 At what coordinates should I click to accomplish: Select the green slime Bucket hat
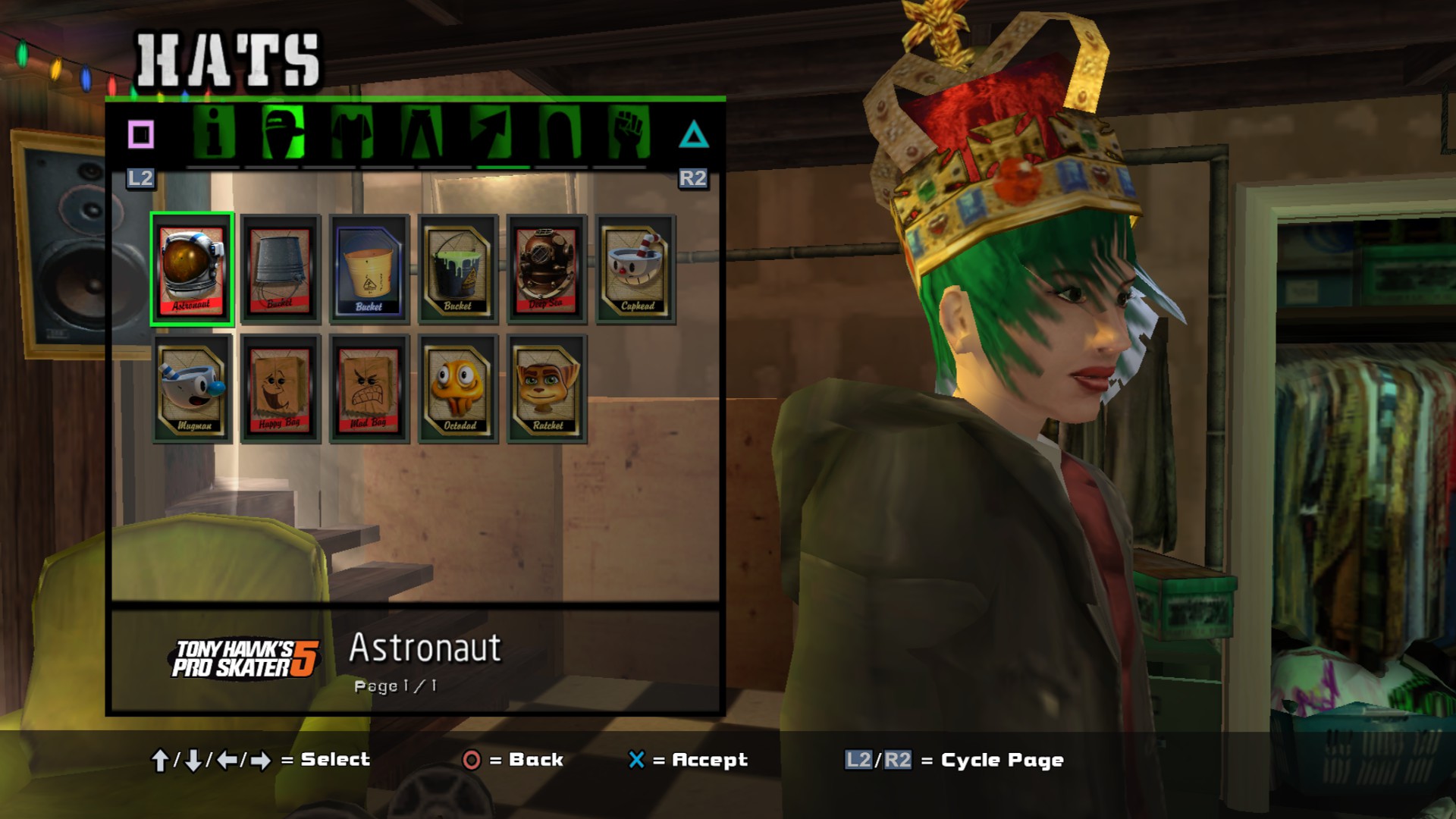point(458,269)
